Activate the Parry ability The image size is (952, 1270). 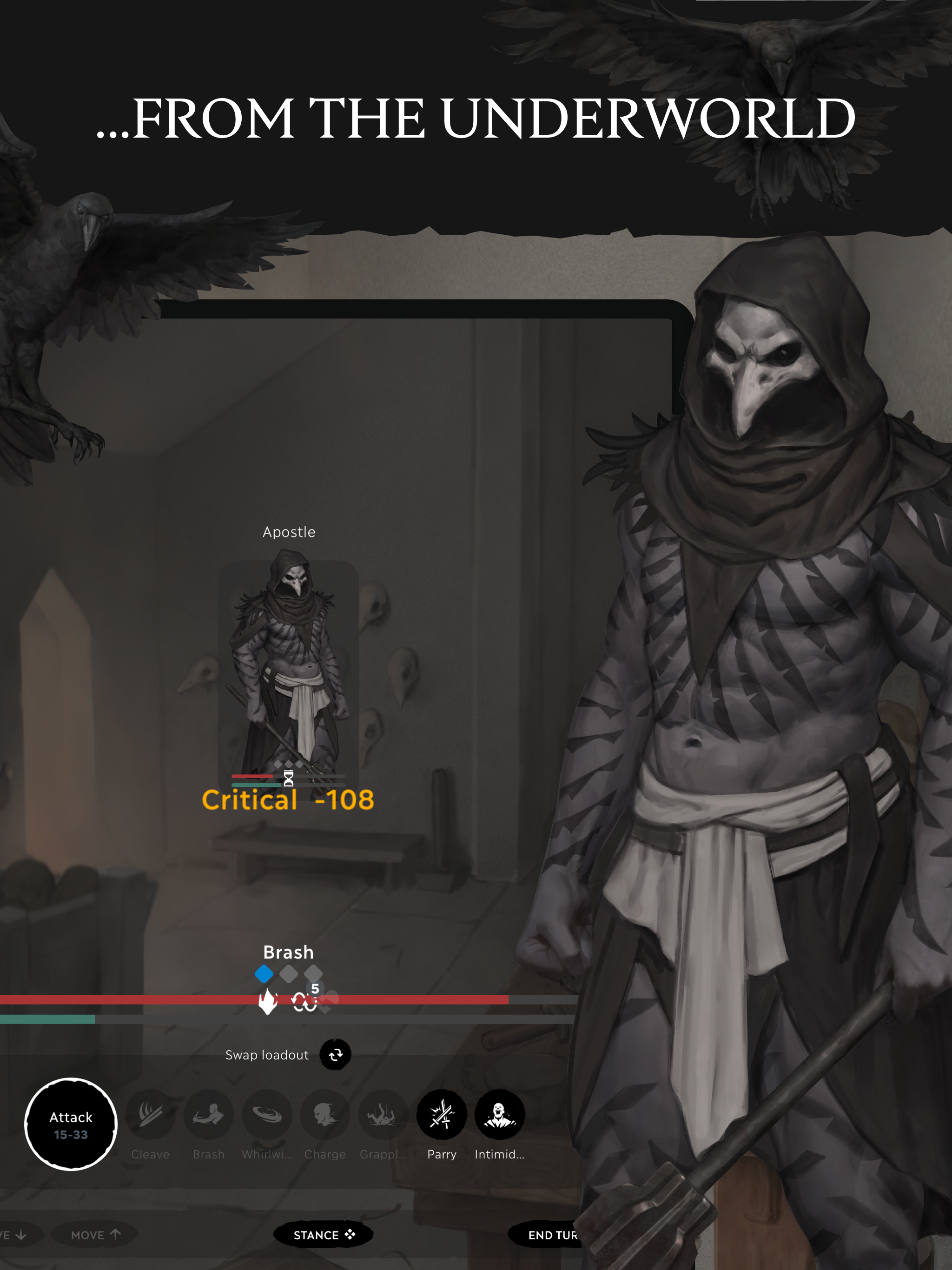[442, 1114]
